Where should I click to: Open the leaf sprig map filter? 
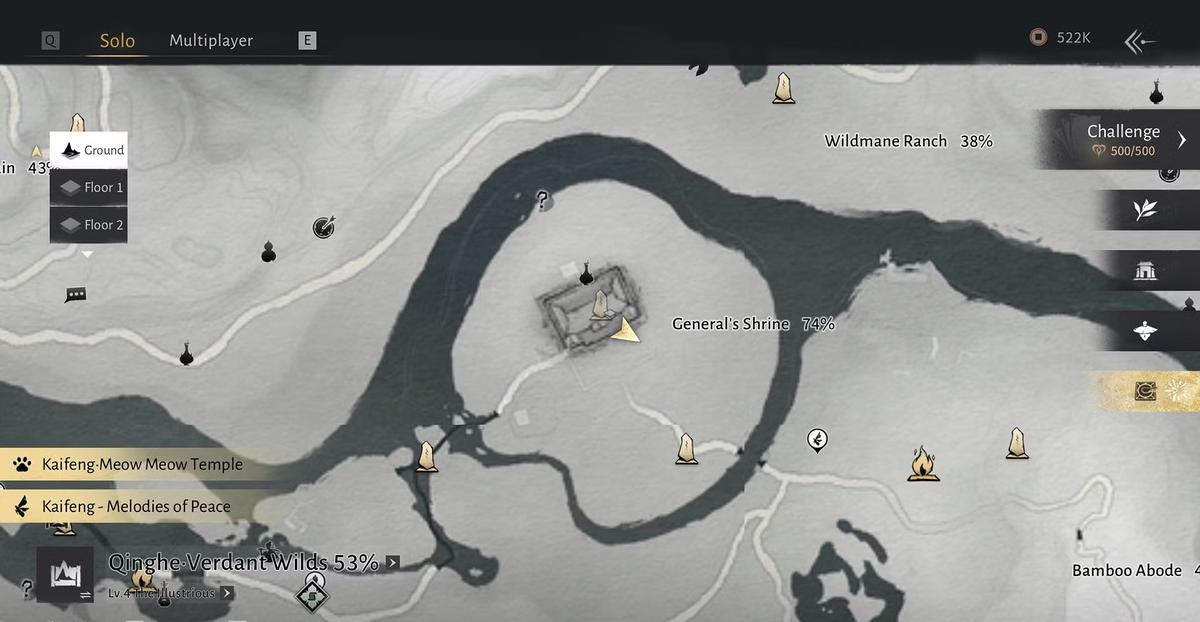1145,210
